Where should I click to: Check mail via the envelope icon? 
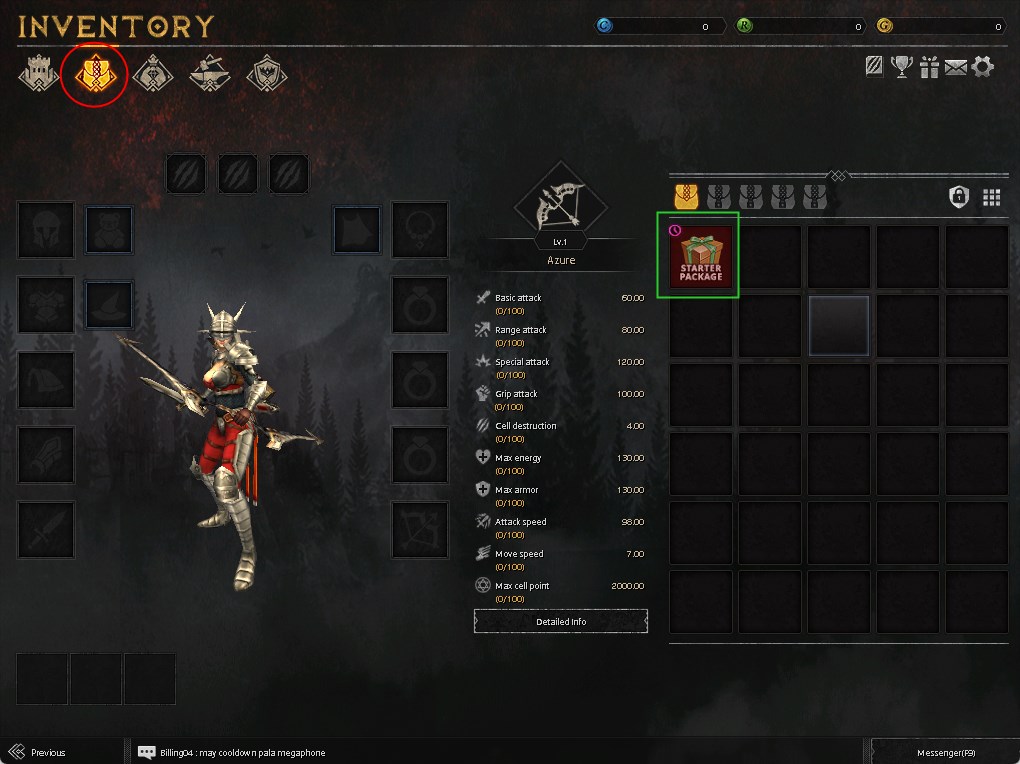pos(956,67)
